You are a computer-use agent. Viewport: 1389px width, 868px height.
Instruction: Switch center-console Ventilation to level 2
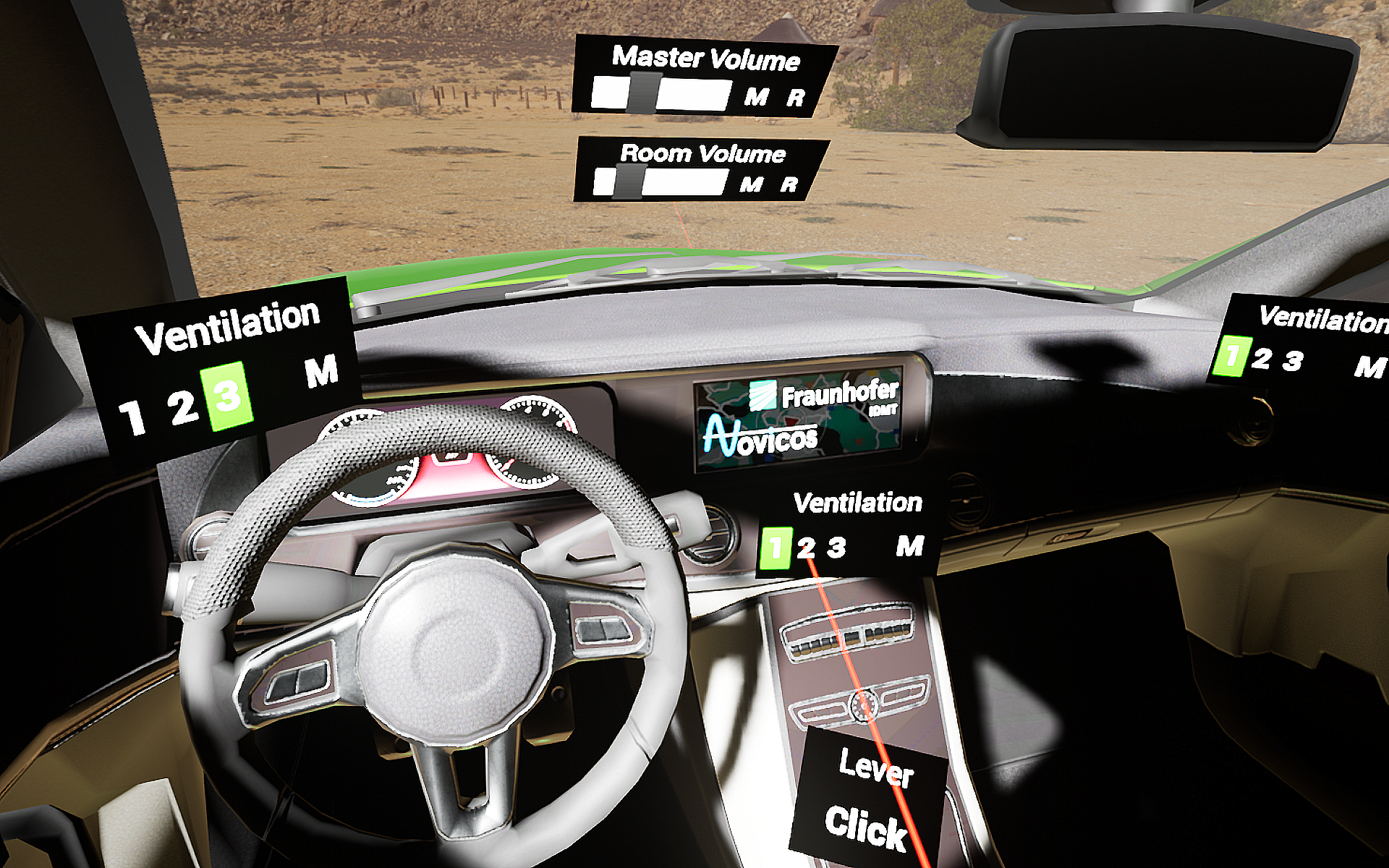coord(806,548)
